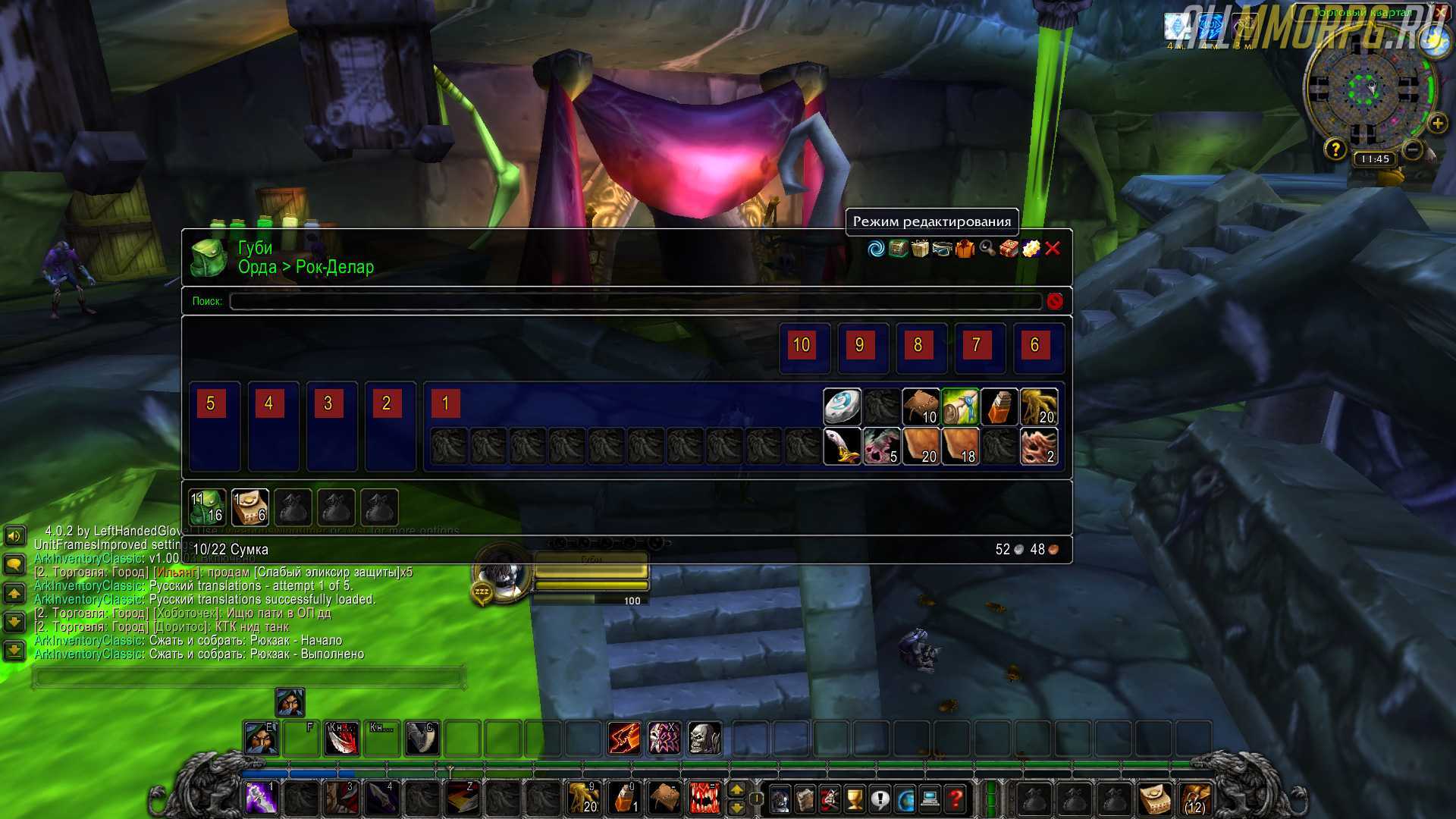
Task: Zoom out on the minimap
Action: click(1412, 150)
